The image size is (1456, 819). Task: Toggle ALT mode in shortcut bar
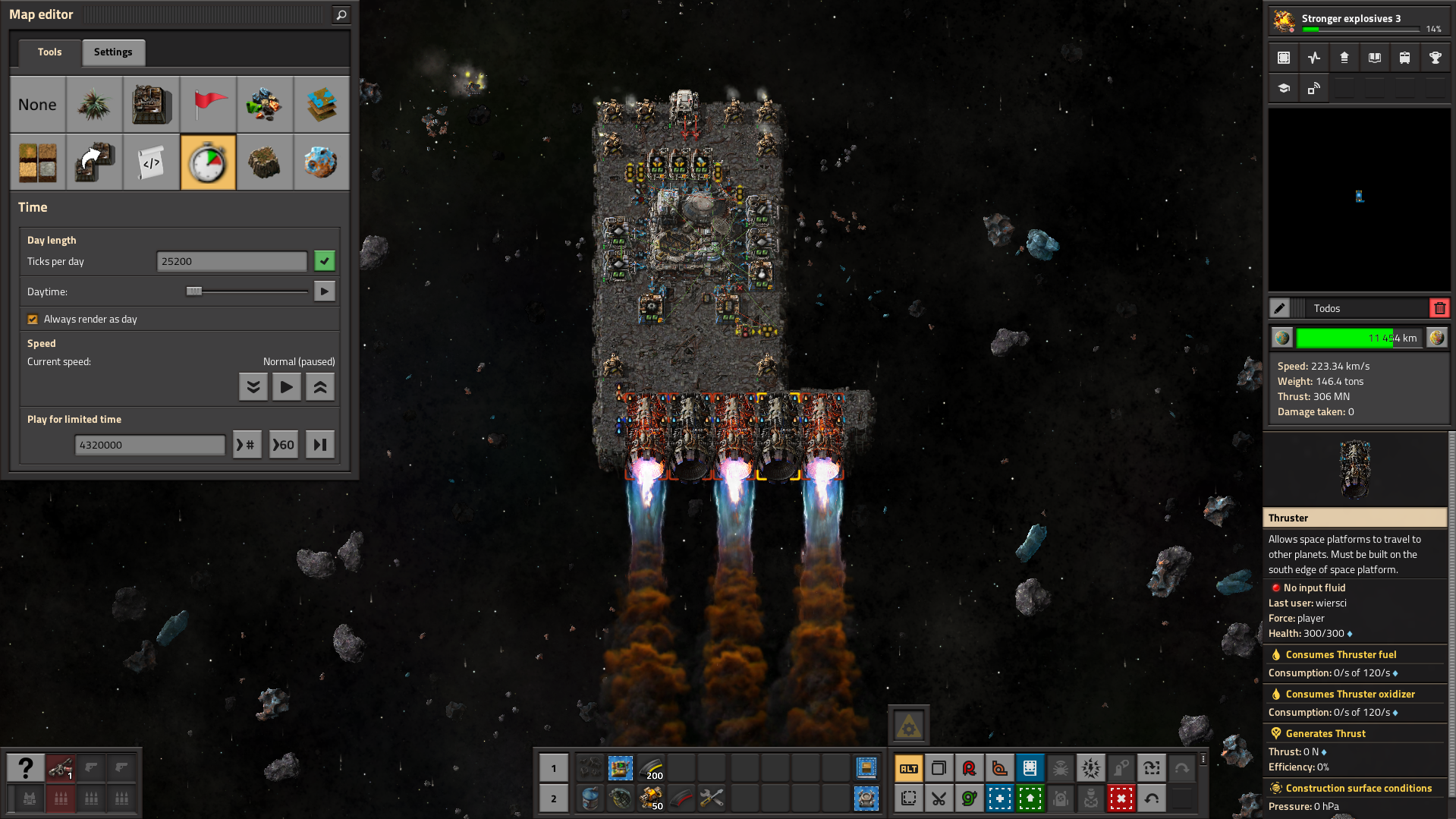[x=909, y=768]
